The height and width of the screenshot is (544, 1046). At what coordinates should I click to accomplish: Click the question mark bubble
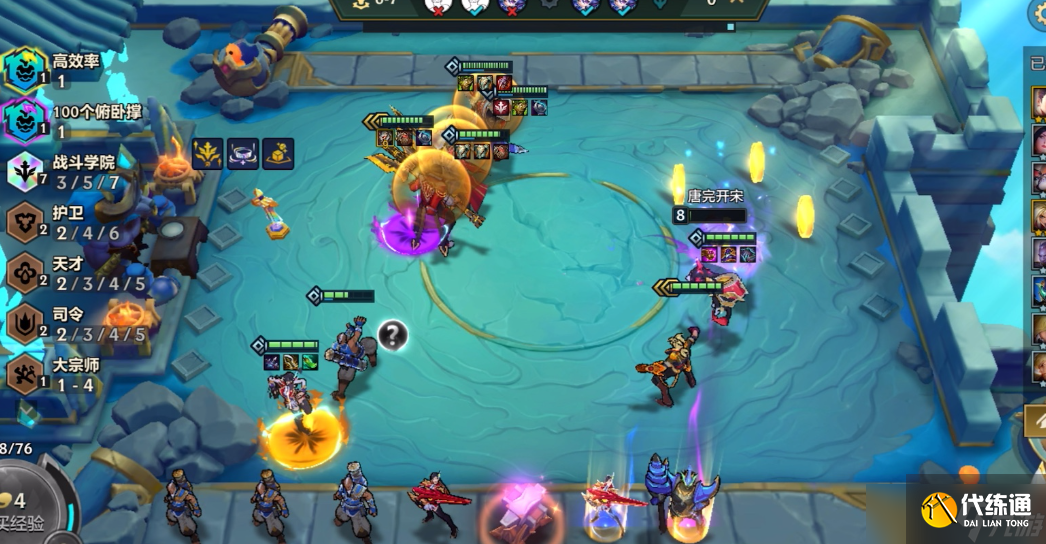click(393, 335)
